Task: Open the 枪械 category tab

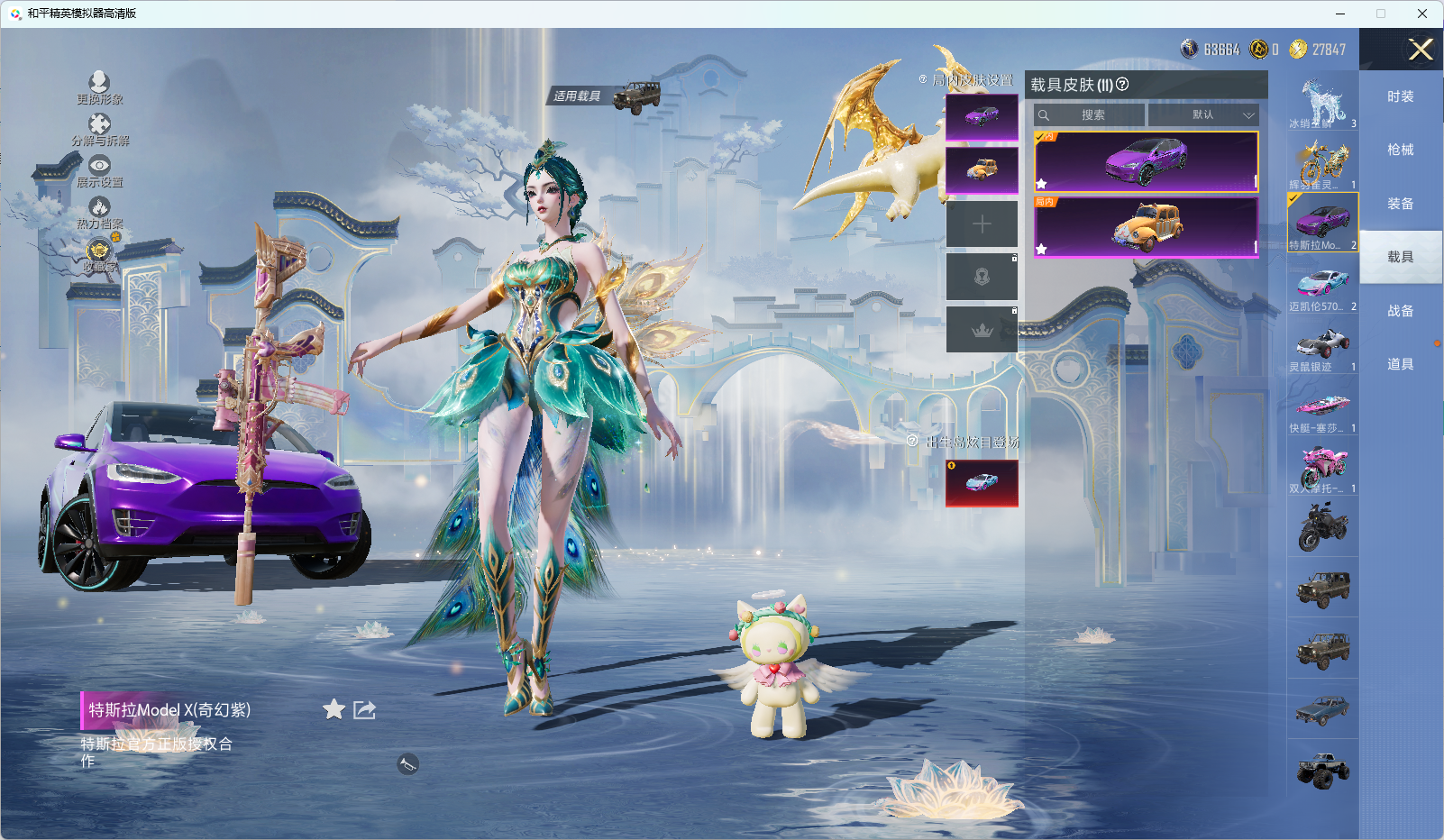Action: (x=1400, y=150)
